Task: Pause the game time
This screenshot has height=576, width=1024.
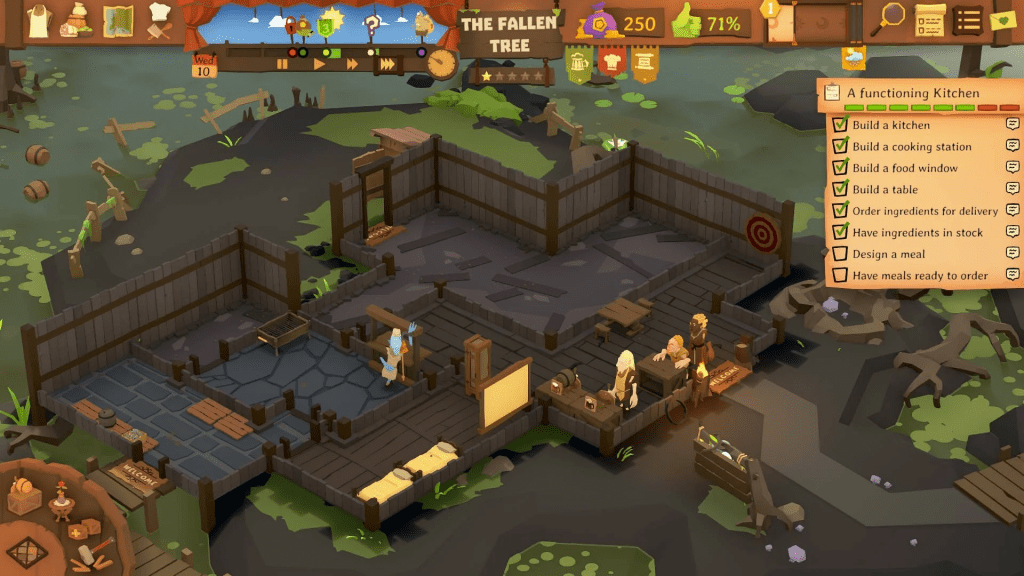Action: pos(283,63)
